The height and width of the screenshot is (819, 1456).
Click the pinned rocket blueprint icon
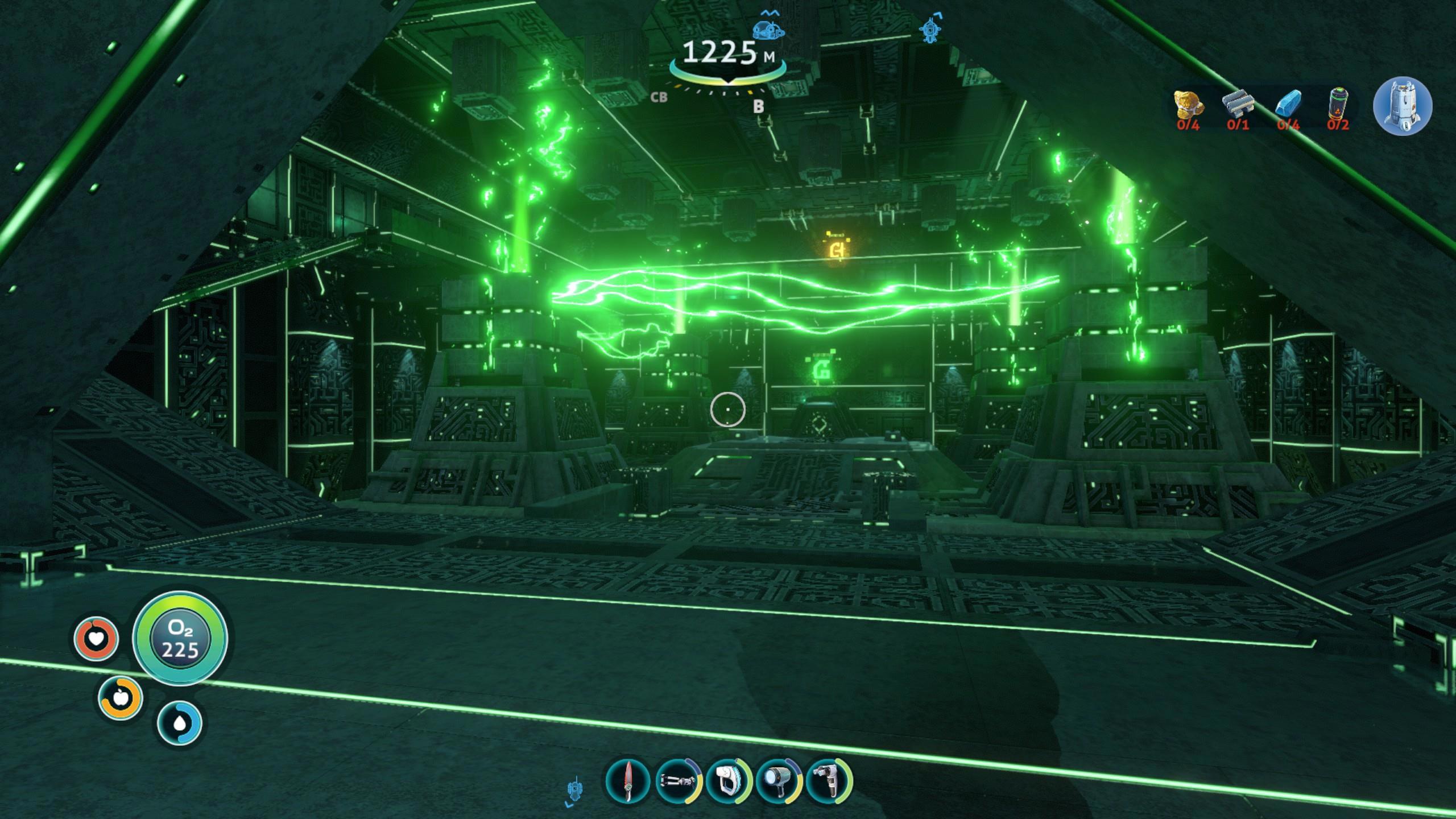[x=1402, y=106]
